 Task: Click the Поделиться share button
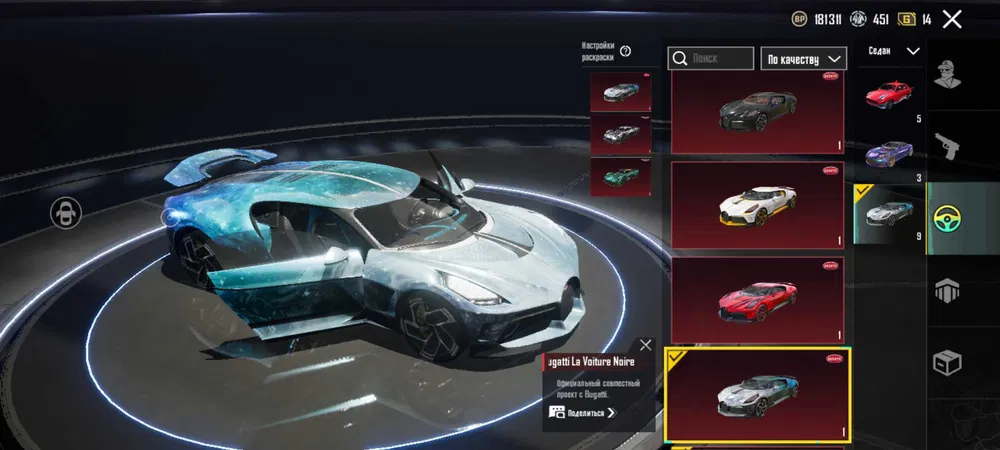[583, 412]
